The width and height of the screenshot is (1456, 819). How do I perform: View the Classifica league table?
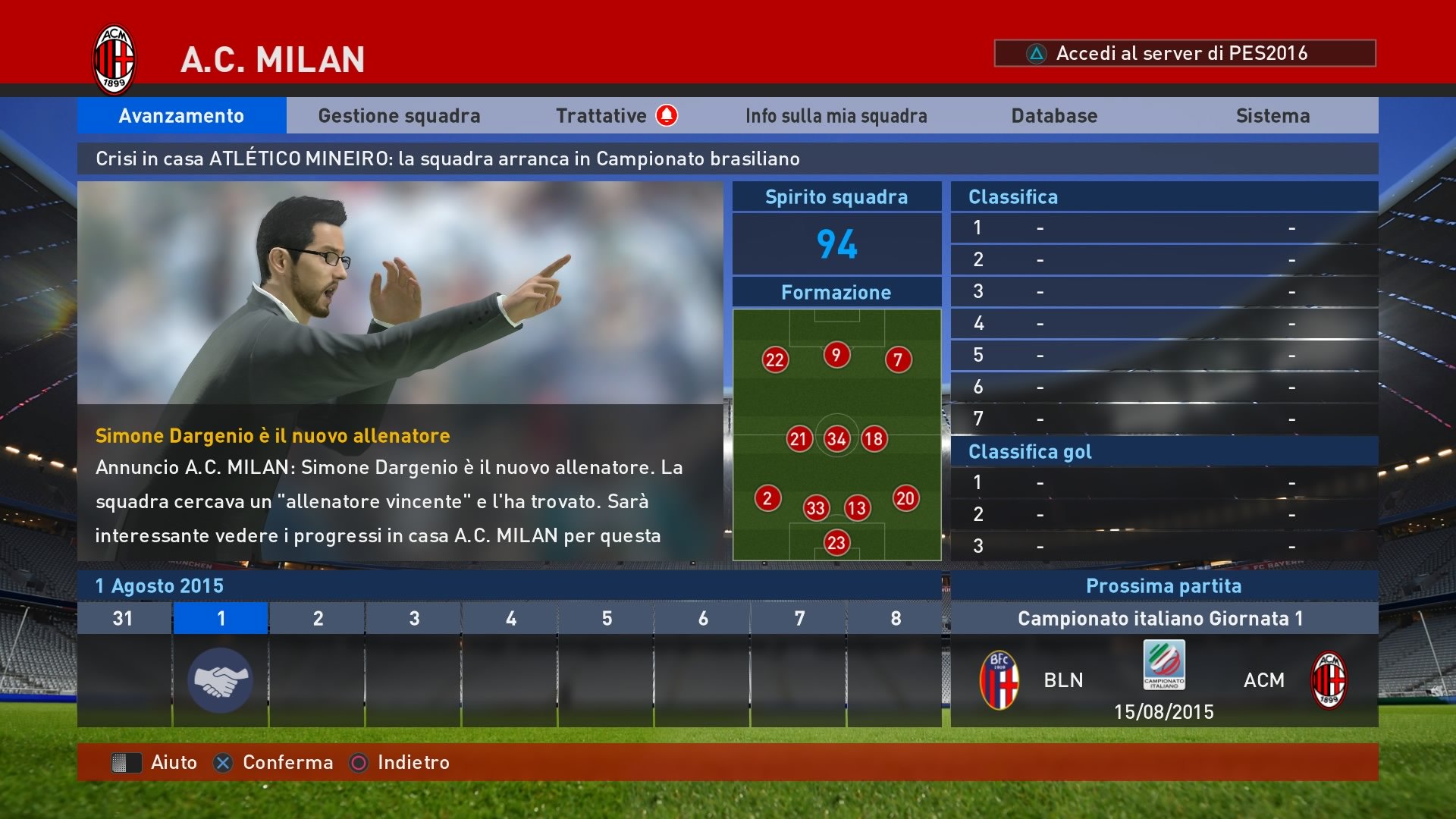click(1164, 307)
